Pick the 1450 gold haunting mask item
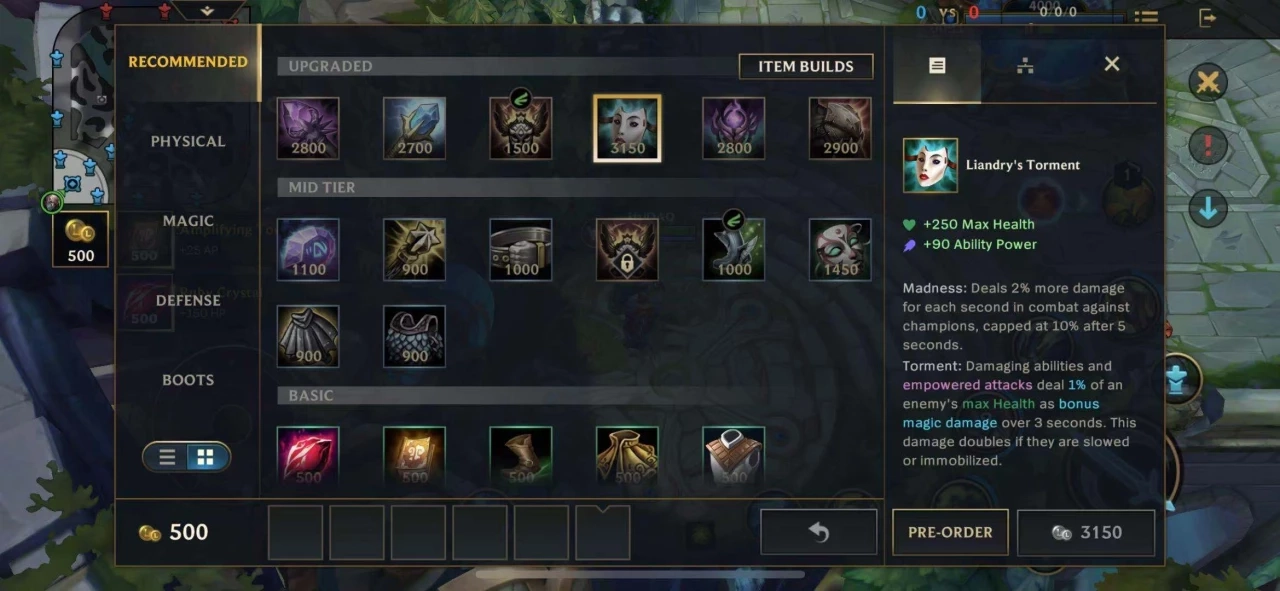Screen dimensions: 1280x591 coord(840,249)
